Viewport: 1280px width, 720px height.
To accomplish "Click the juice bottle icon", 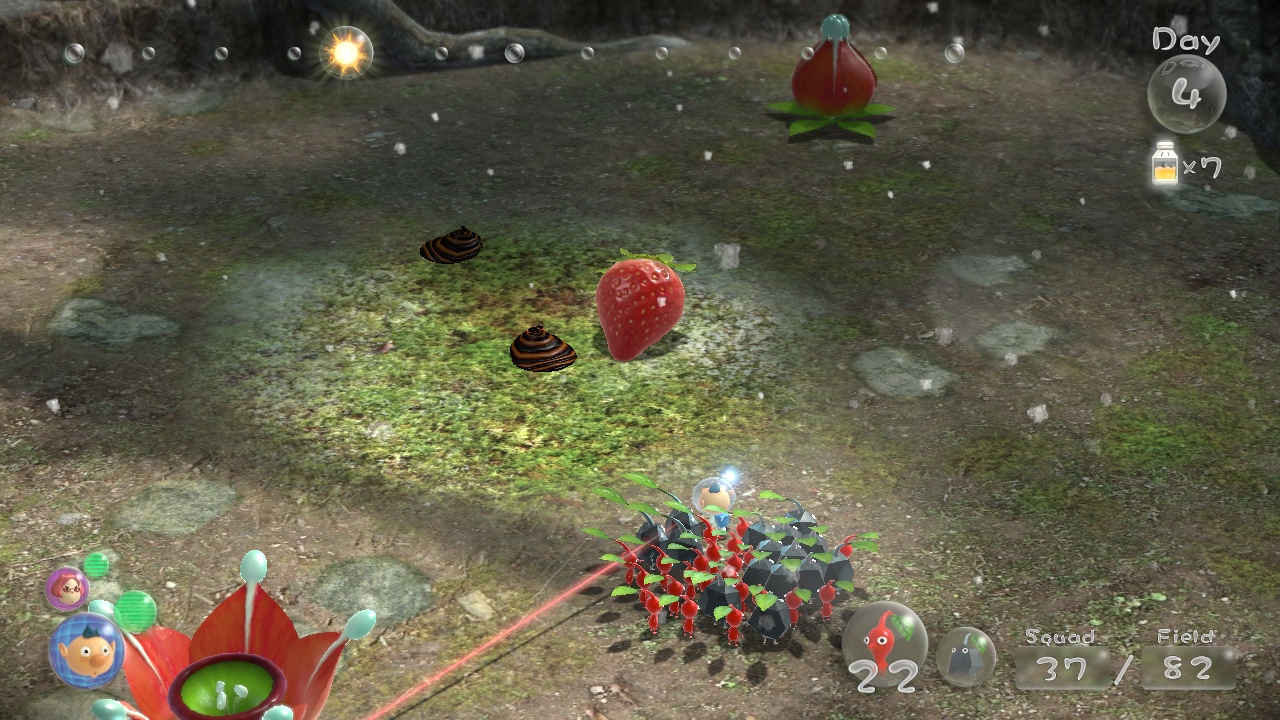I will (x=1164, y=165).
